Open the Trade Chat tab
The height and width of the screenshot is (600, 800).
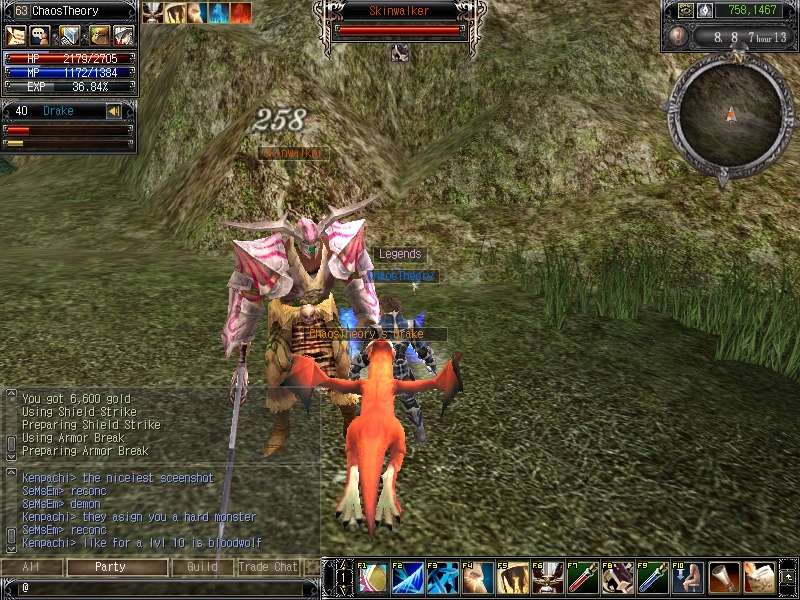click(268, 567)
